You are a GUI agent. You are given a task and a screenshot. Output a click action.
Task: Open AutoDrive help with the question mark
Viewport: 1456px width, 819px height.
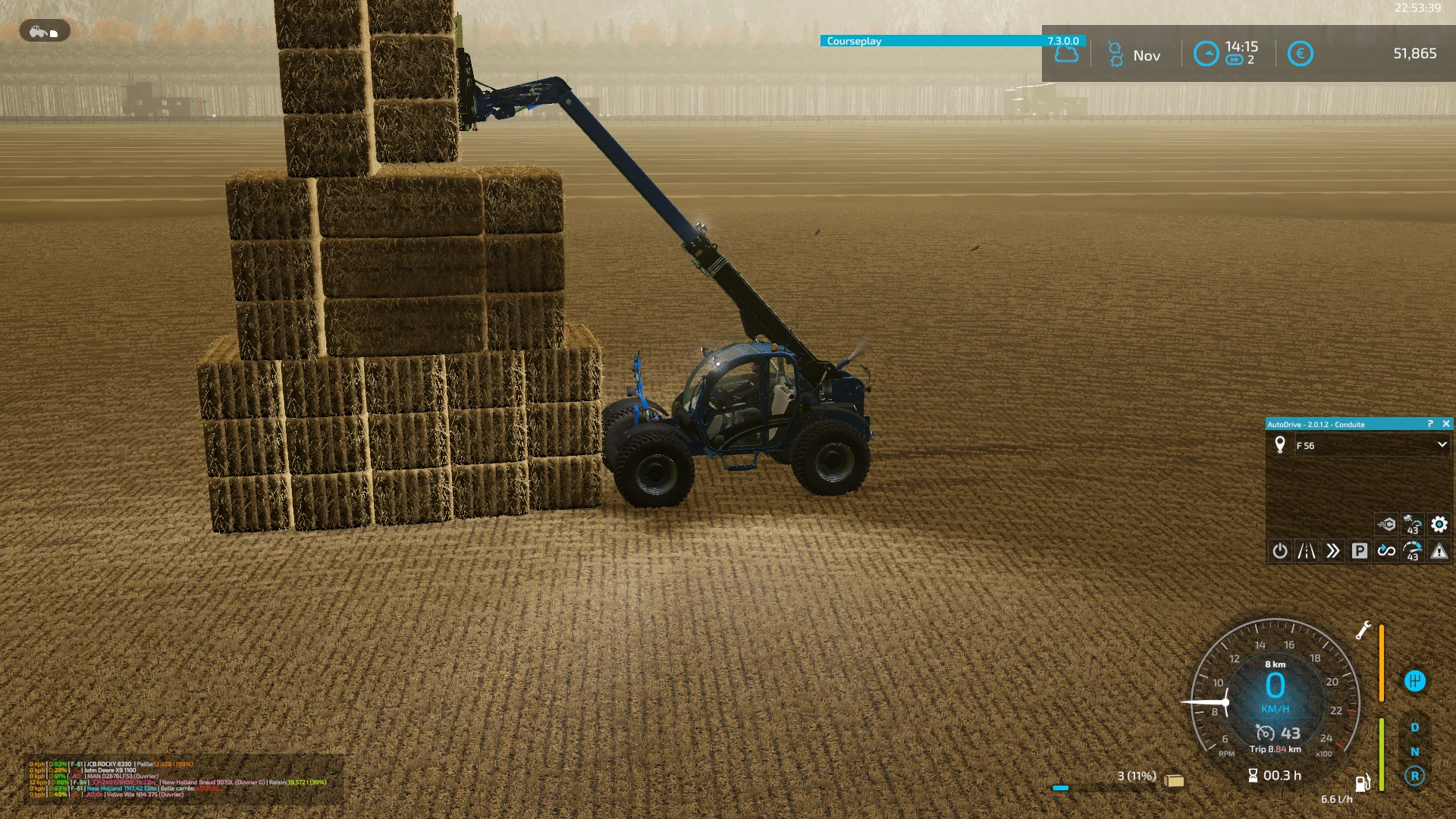1429,424
